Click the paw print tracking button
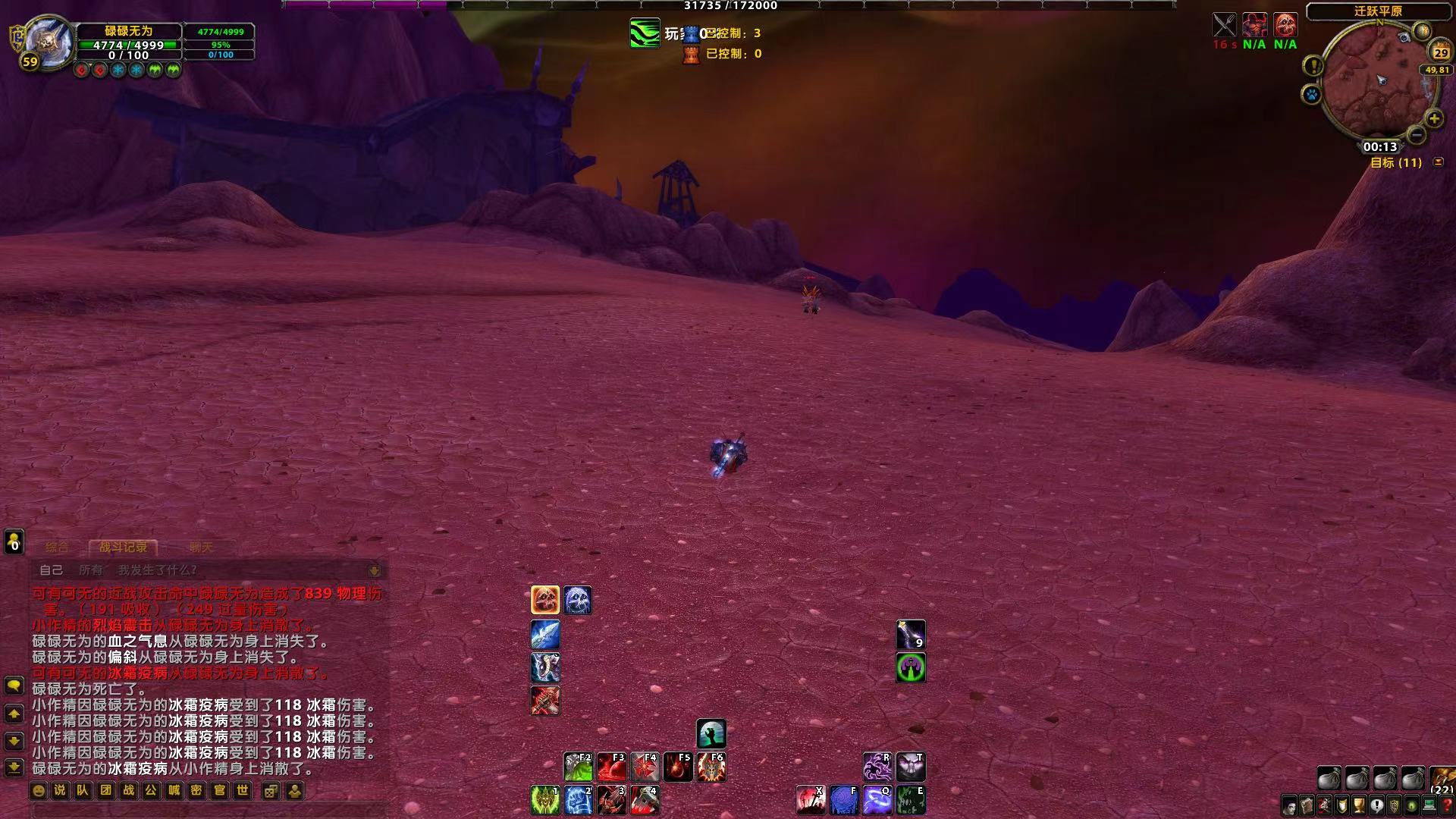1456x819 pixels. point(1312,95)
